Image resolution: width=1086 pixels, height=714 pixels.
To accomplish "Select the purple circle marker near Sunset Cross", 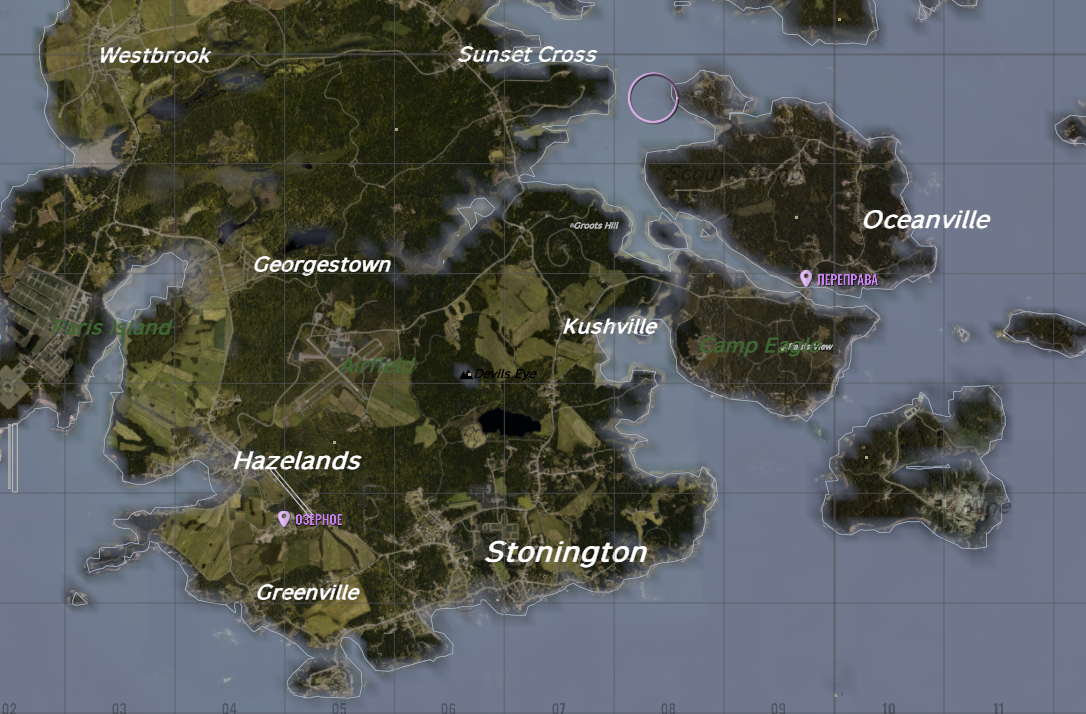I will click(653, 98).
